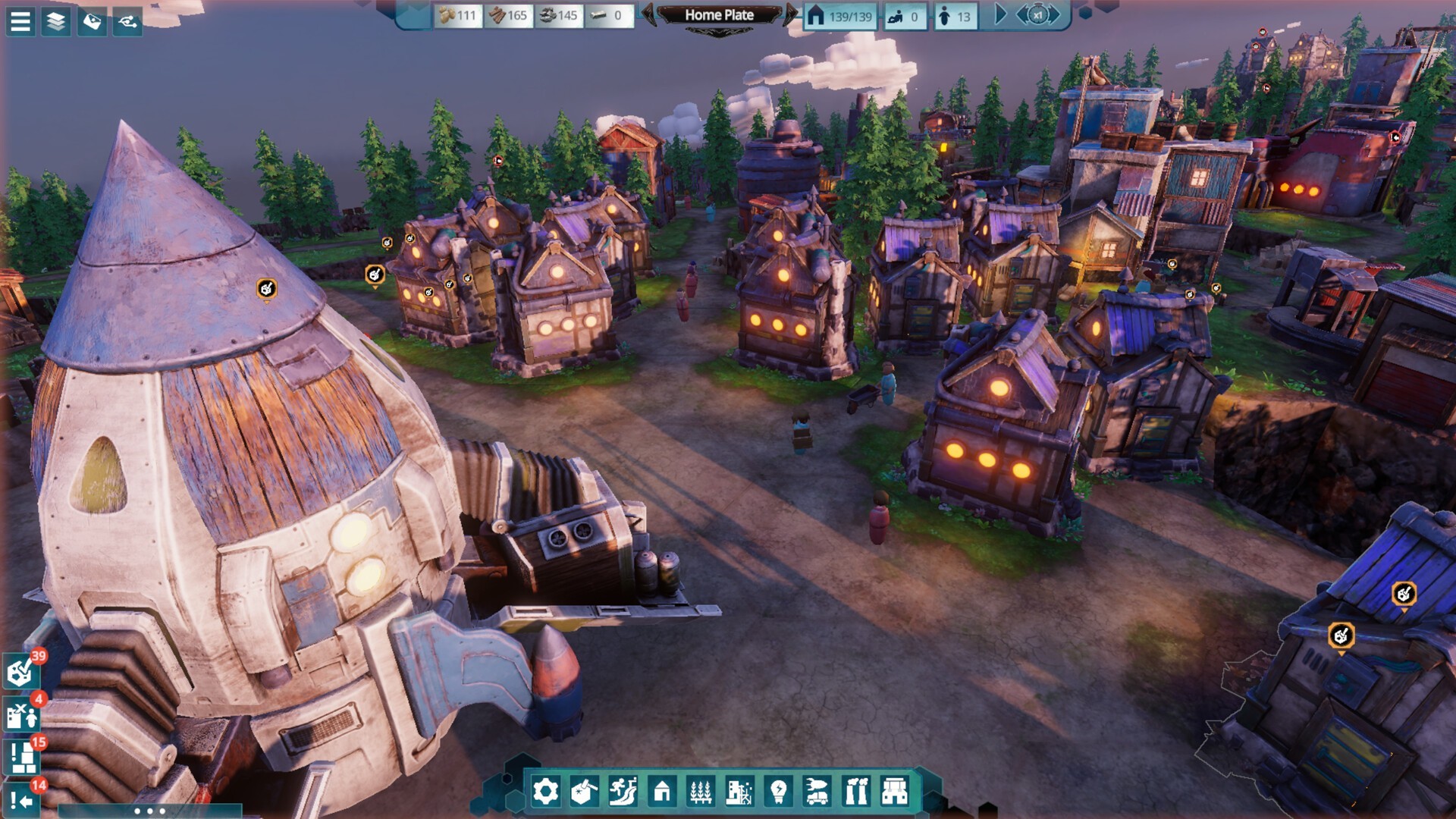Image resolution: width=1456 pixels, height=819 pixels.
Task: Open the housing build category
Action: (x=662, y=792)
